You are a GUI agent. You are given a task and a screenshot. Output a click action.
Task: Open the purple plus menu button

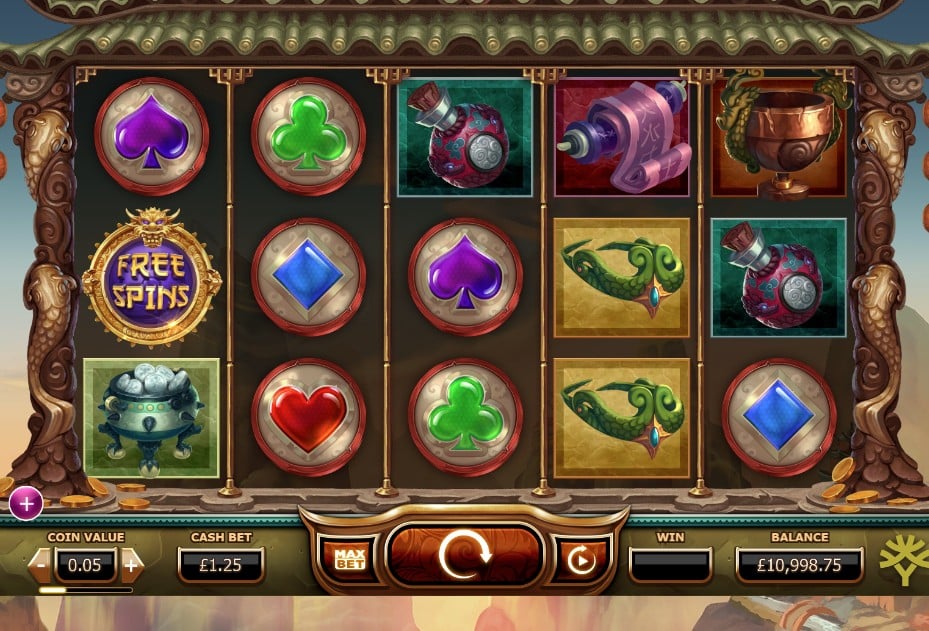(26, 505)
